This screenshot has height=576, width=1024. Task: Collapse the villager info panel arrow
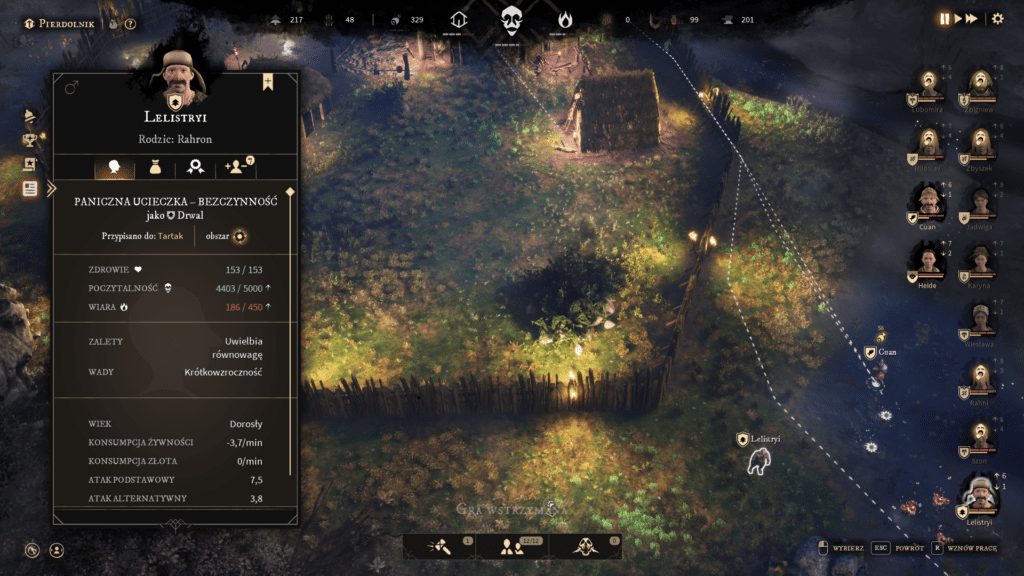click(x=51, y=188)
